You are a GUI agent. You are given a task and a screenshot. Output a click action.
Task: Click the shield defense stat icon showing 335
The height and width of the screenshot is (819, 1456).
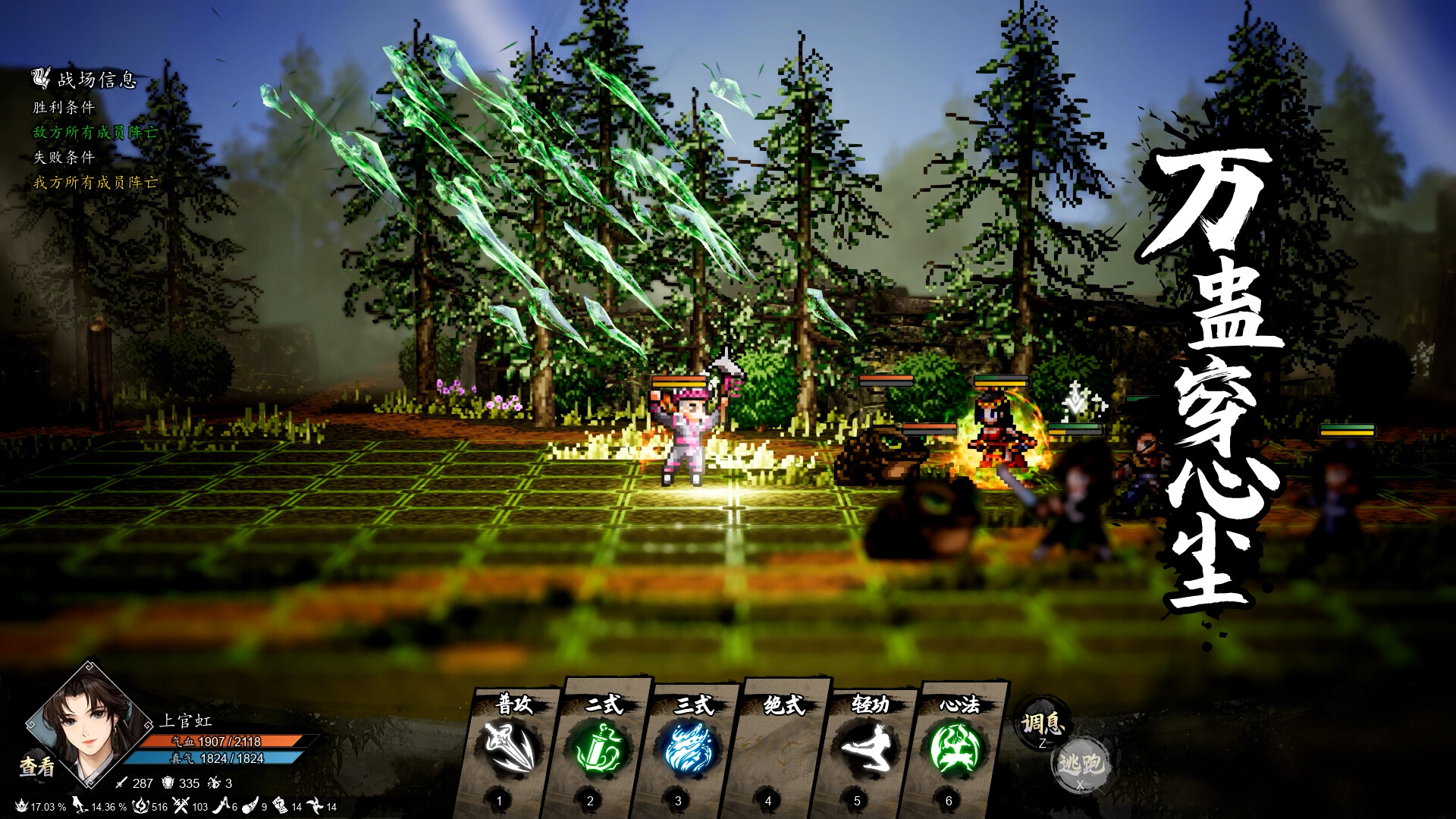tap(167, 783)
